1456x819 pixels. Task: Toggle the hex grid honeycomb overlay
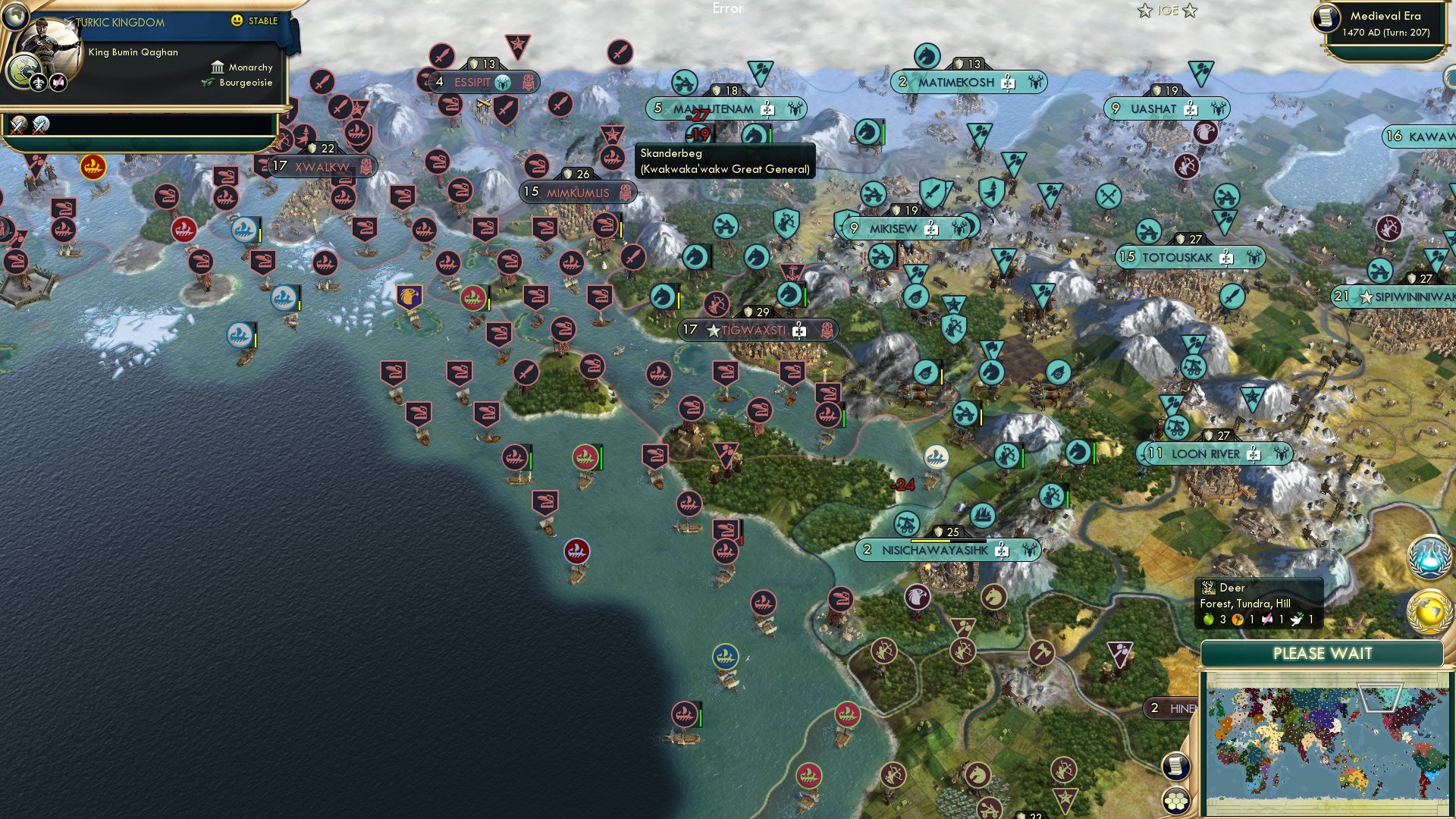click(1176, 800)
